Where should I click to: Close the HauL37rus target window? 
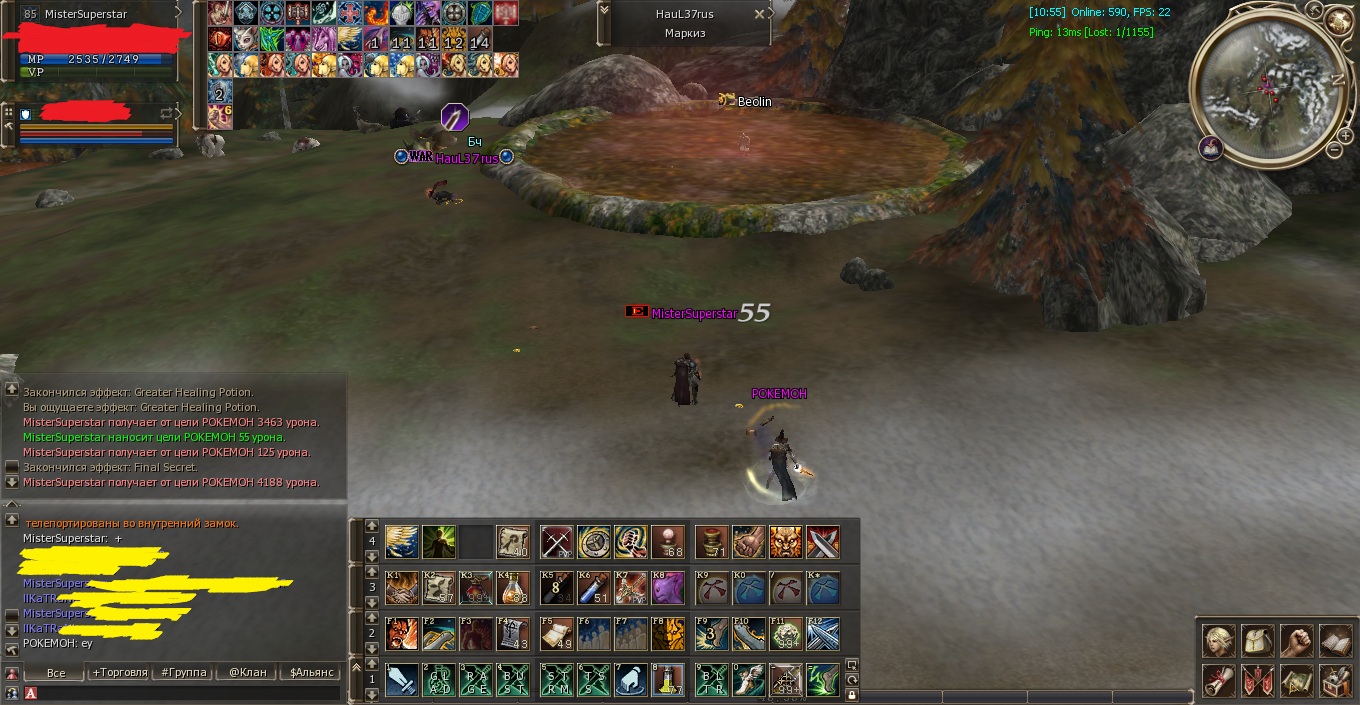[760, 14]
